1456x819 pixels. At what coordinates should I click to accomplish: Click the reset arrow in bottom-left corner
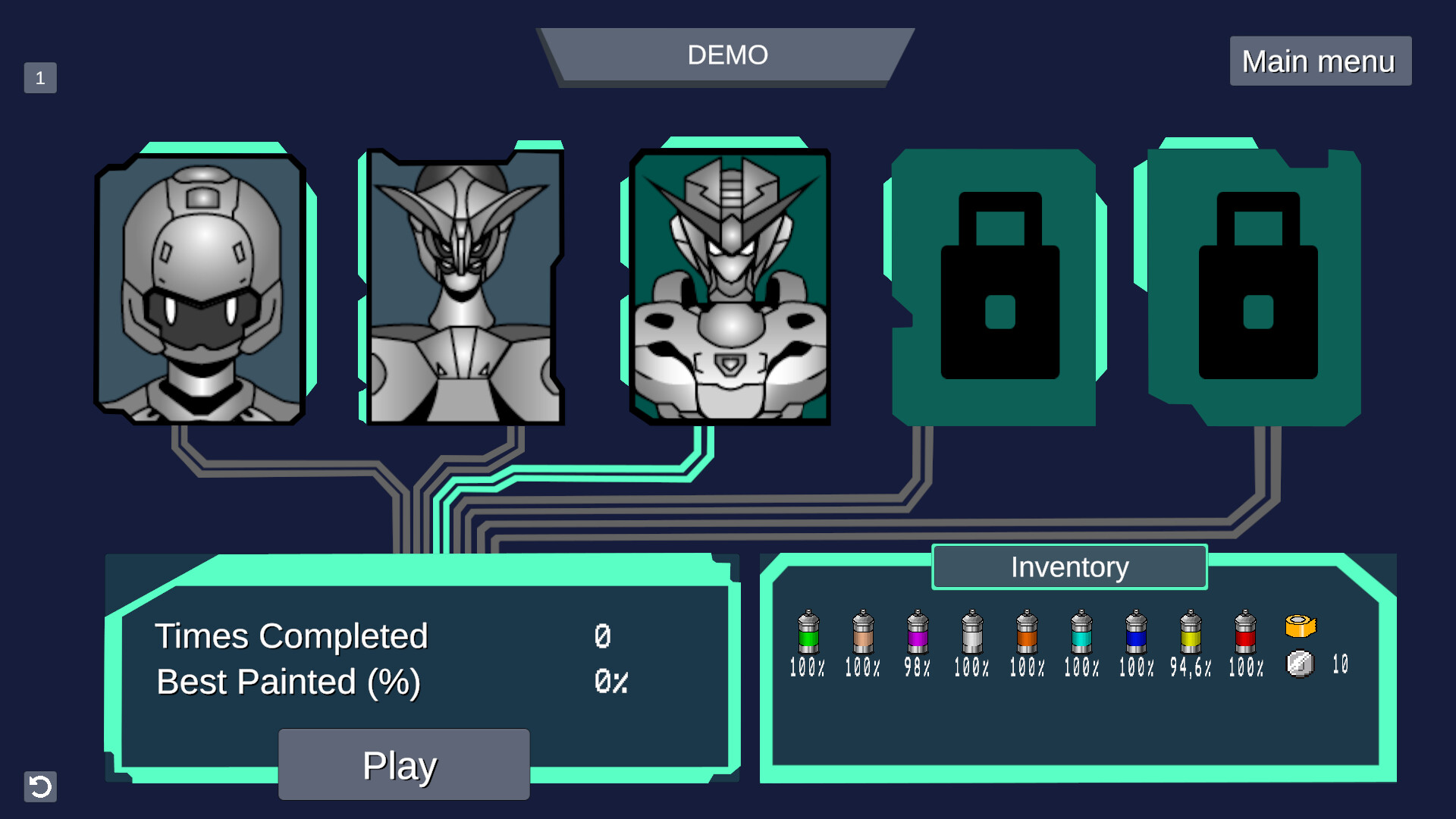[41, 787]
